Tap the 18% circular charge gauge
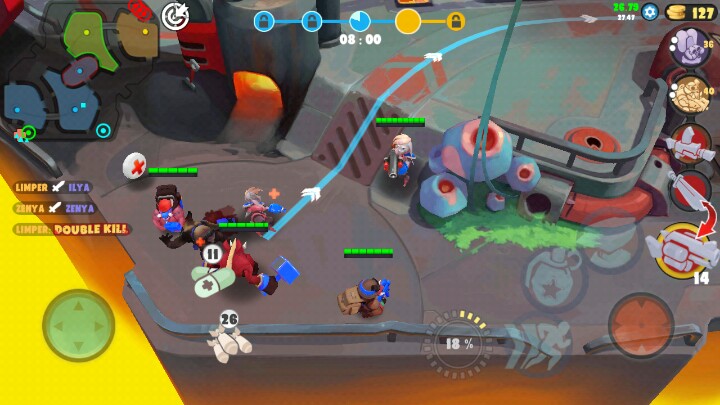The width and height of the screenshot is (720, 405). click(x=460, y=342)
